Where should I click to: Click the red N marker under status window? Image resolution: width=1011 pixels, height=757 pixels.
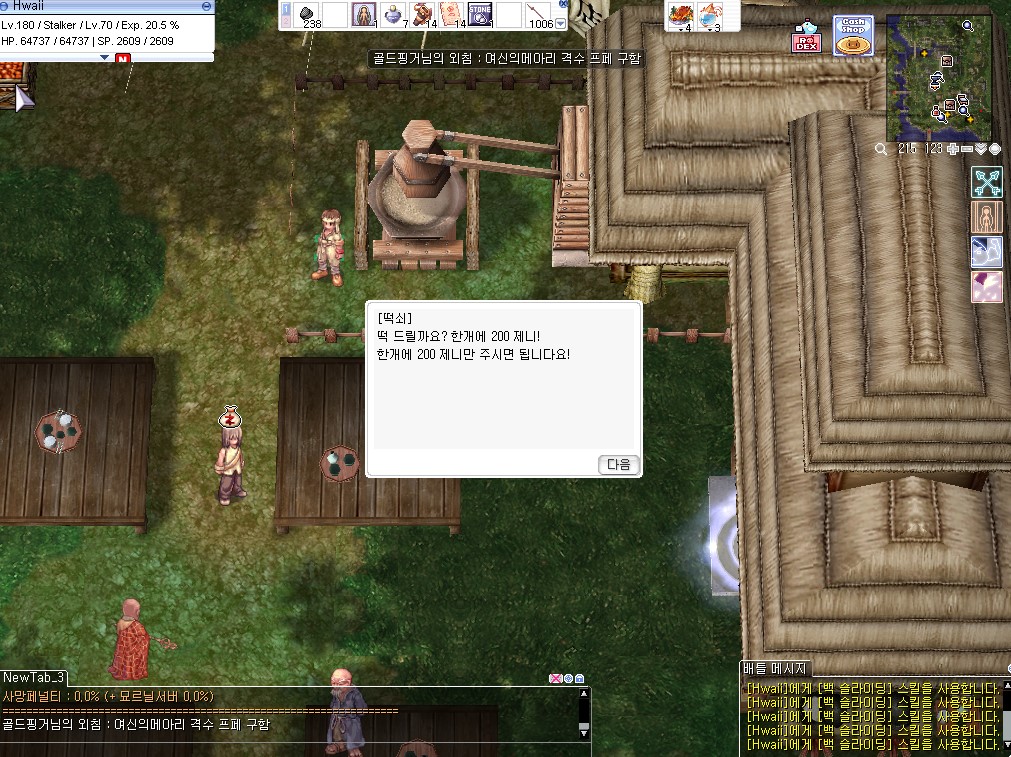tap(123, 59)
